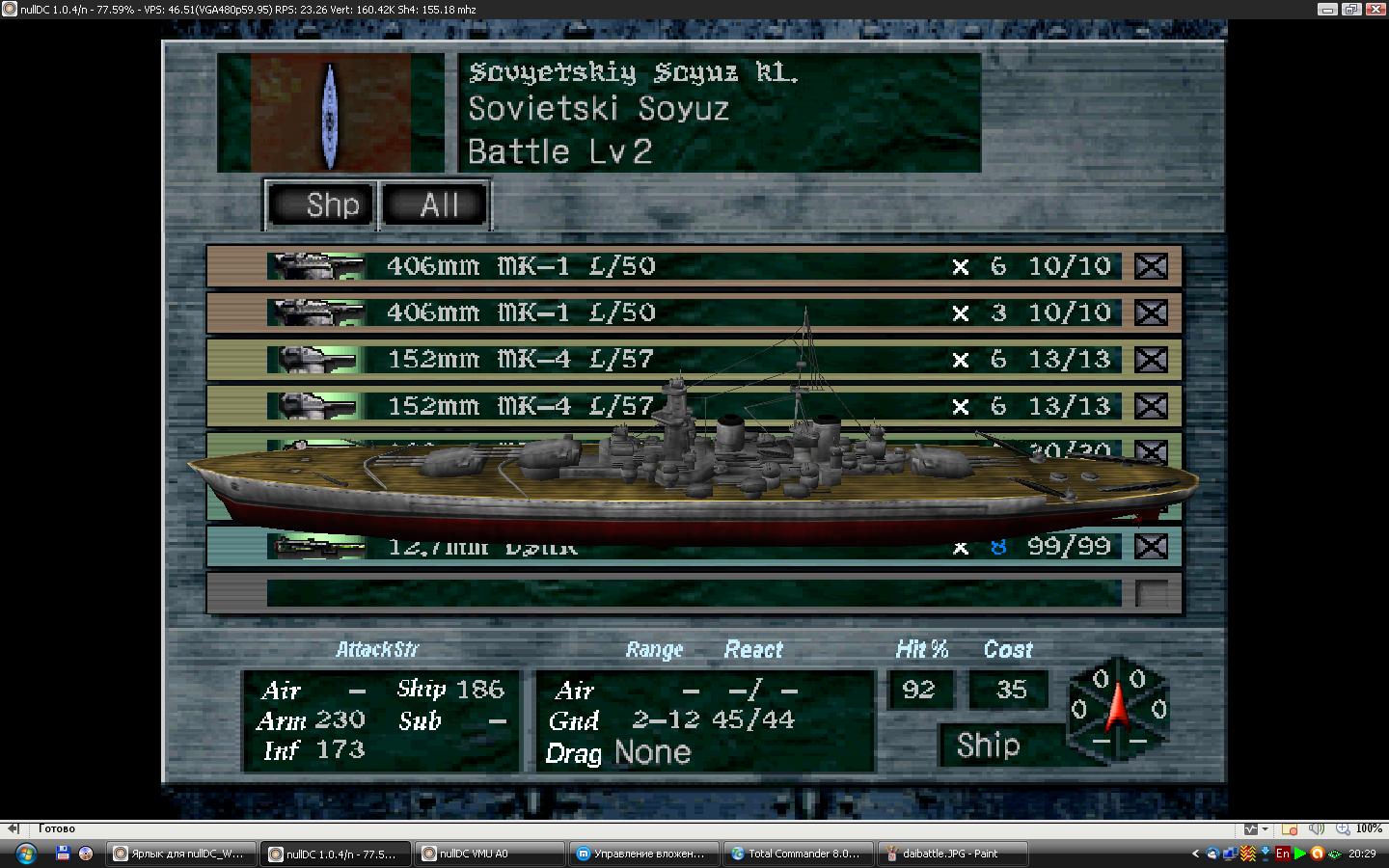Select the 406mm MK-1 row with x3
This screenshot has height=868, width=1389.
click(693, 312)
